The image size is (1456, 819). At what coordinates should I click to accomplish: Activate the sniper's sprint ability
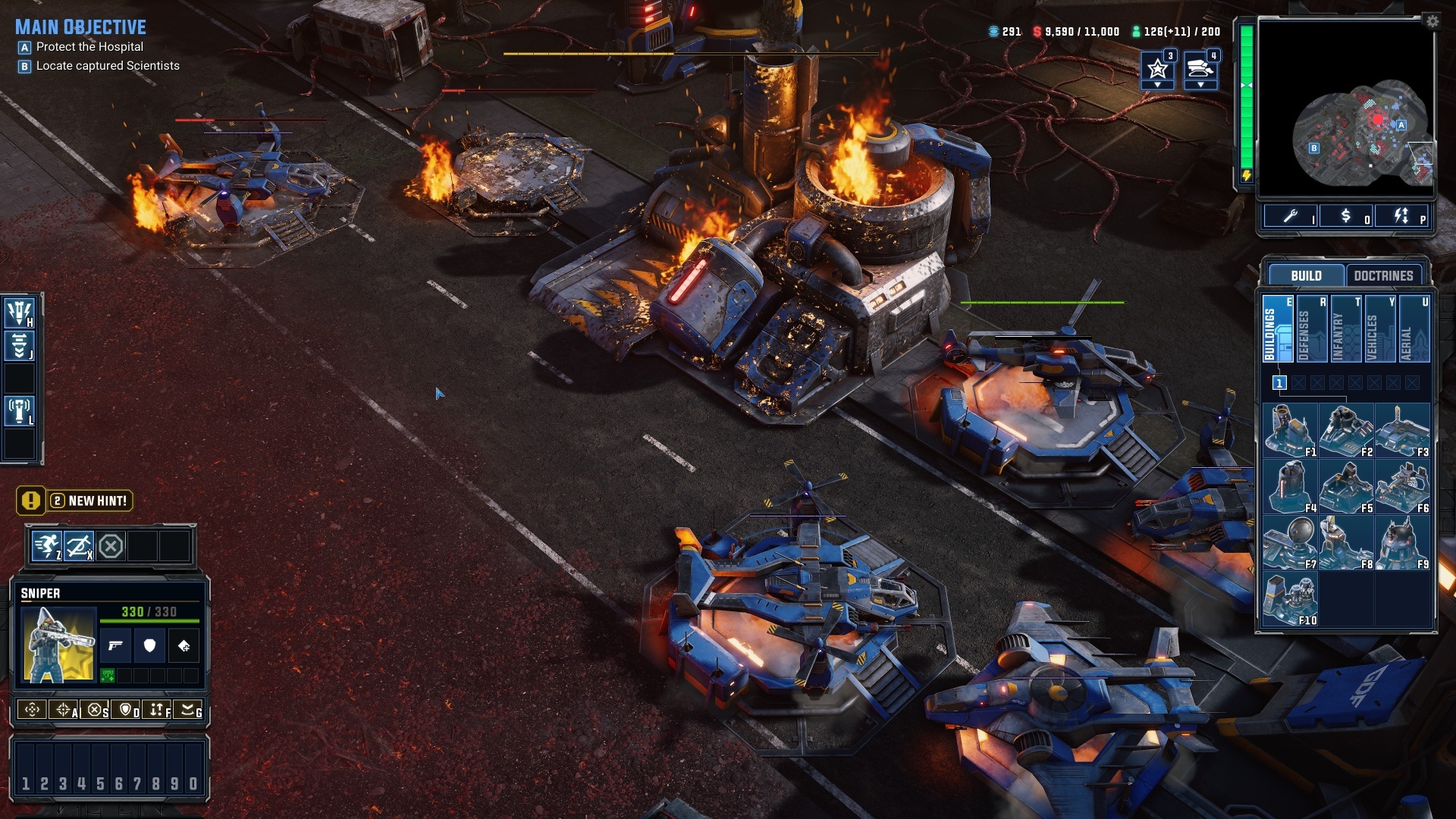(x=47, y=546)
